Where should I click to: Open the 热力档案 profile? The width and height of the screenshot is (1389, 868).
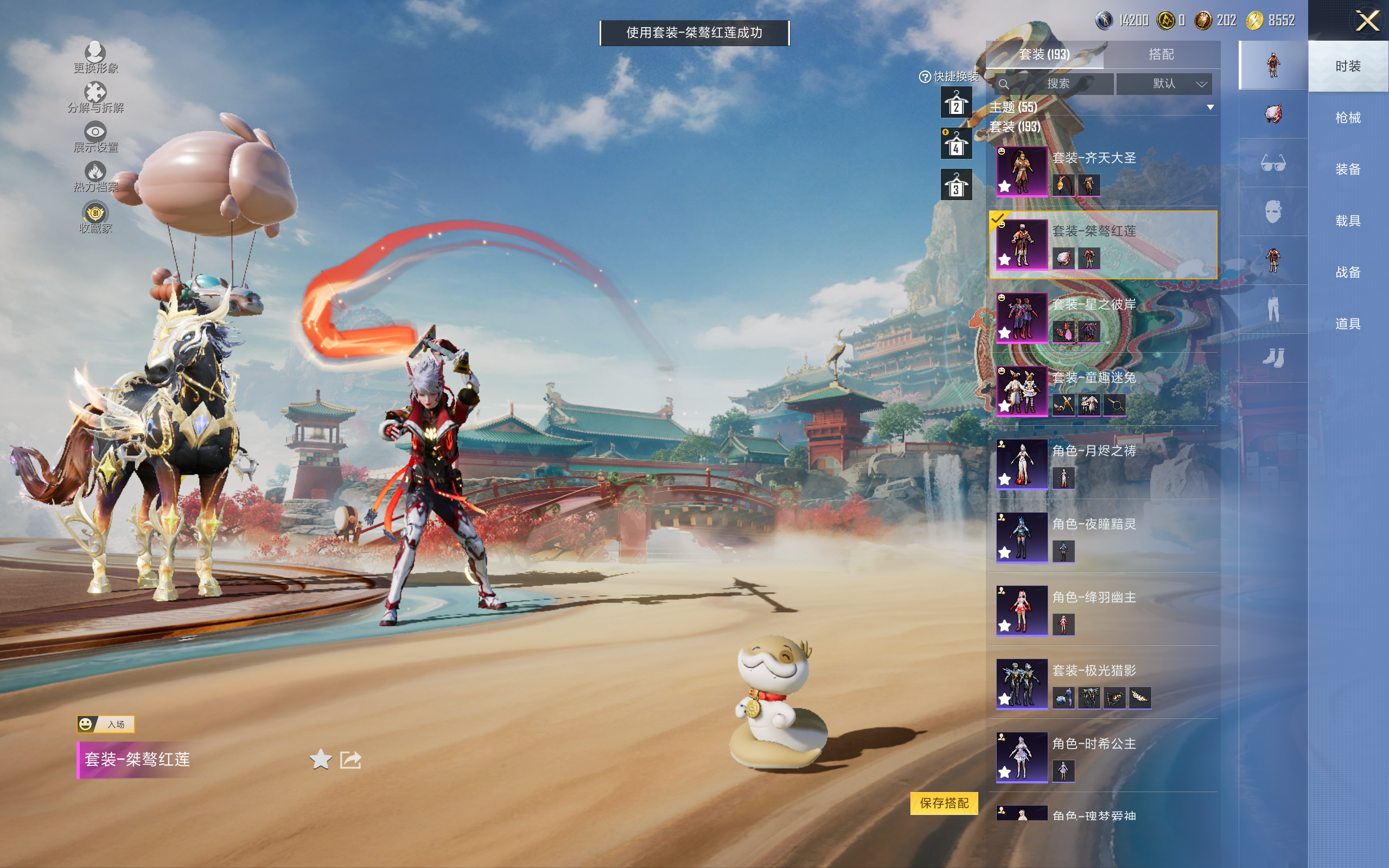[95, 176]
